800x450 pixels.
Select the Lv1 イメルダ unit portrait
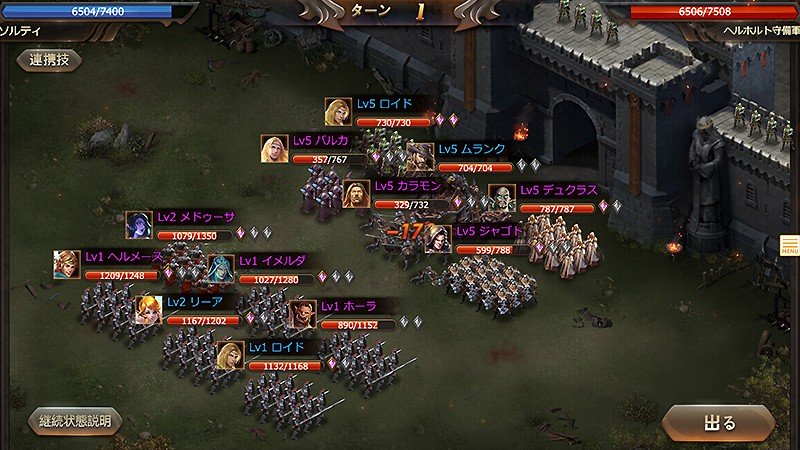coord(220,269)
